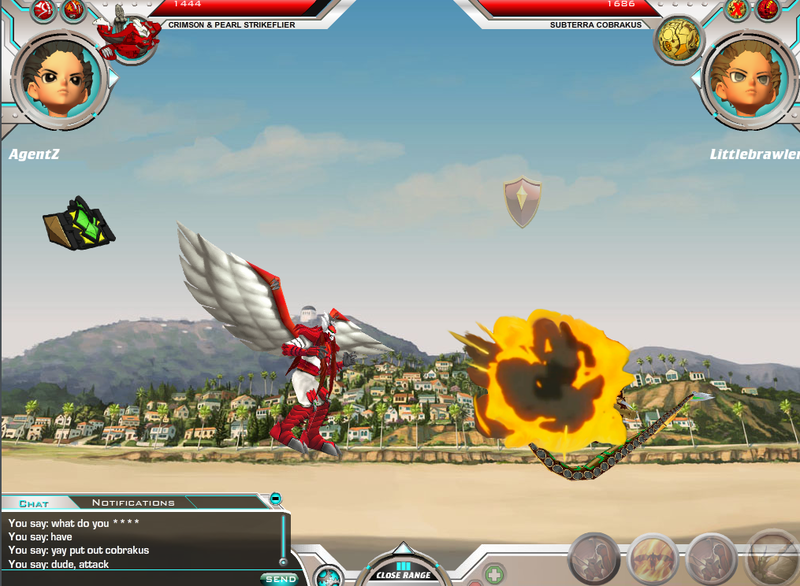Screen dimensions: 800x586
Task: Switch to the Notifications tab
Action: click(x=133, y=503)
